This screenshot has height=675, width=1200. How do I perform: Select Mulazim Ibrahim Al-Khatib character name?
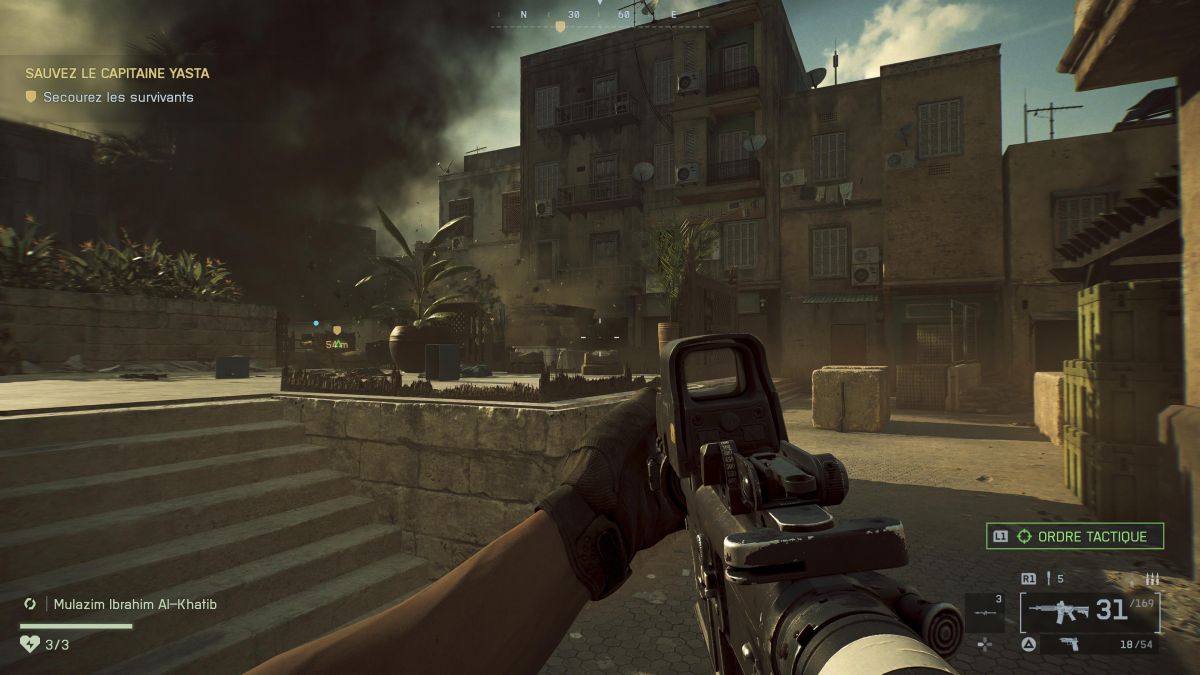coord(129,604)
